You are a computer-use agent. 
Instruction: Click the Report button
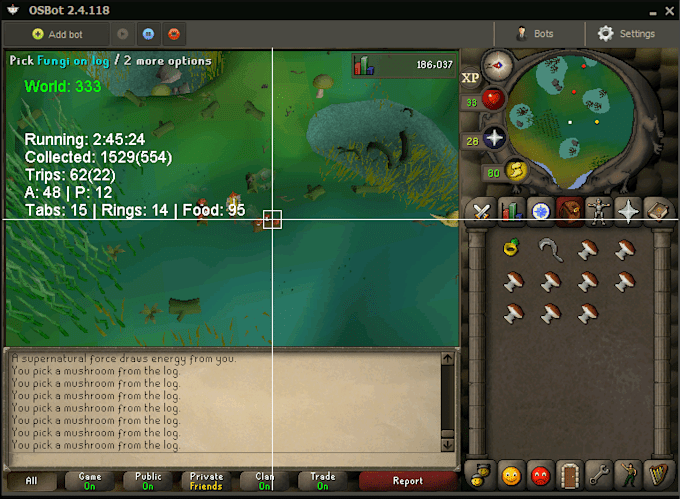407,481
